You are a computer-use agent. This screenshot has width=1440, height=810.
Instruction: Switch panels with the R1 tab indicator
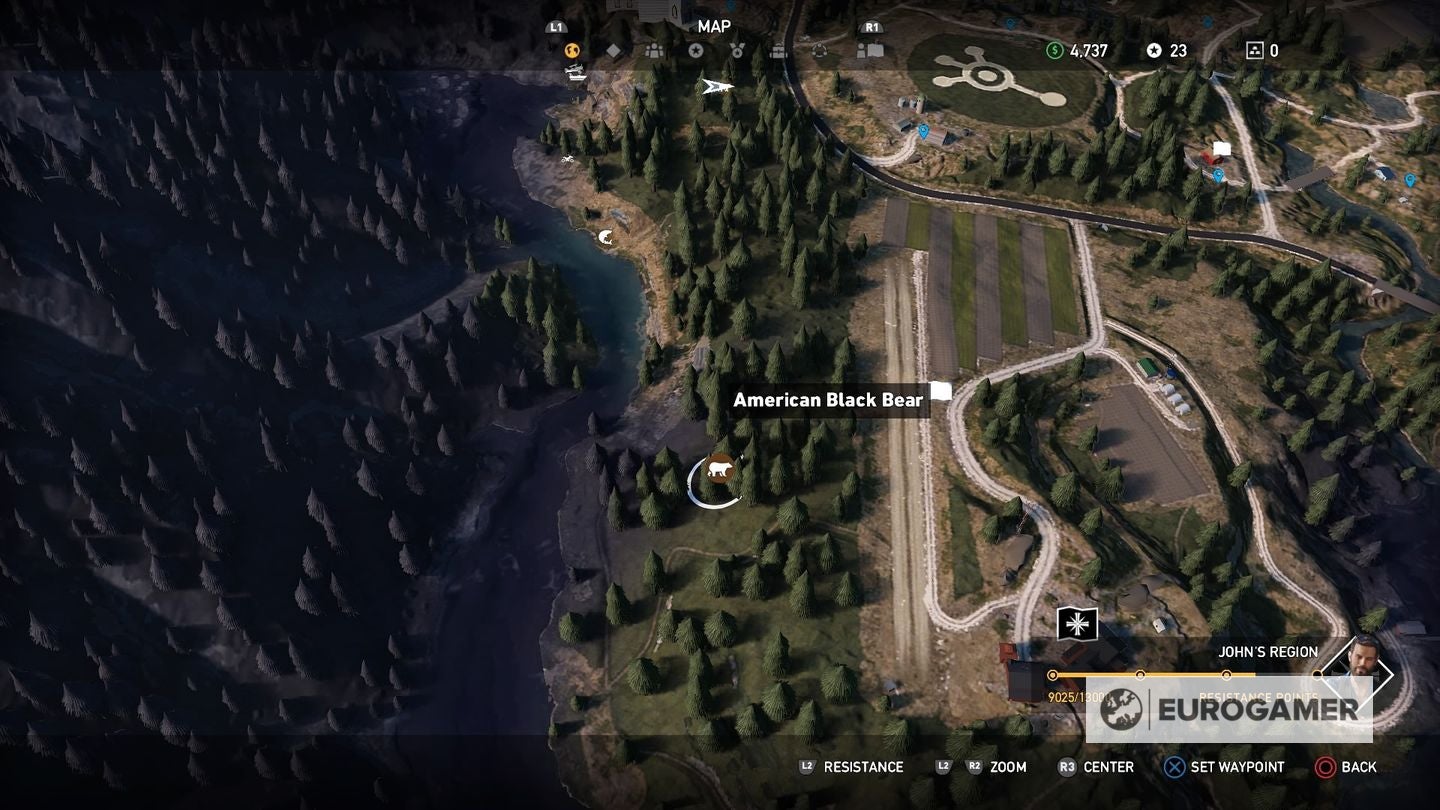pyautogui.click(x=872, y=25)
